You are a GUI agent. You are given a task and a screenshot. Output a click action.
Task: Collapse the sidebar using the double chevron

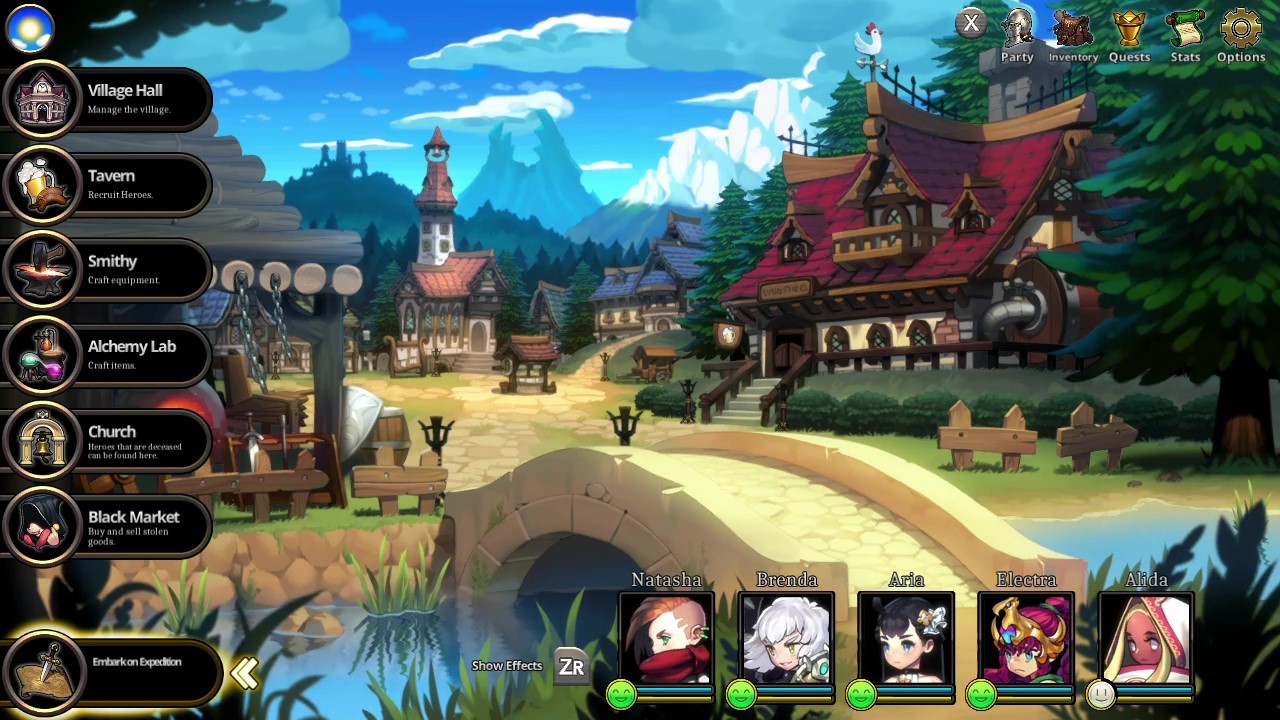[x=244, y=673]
